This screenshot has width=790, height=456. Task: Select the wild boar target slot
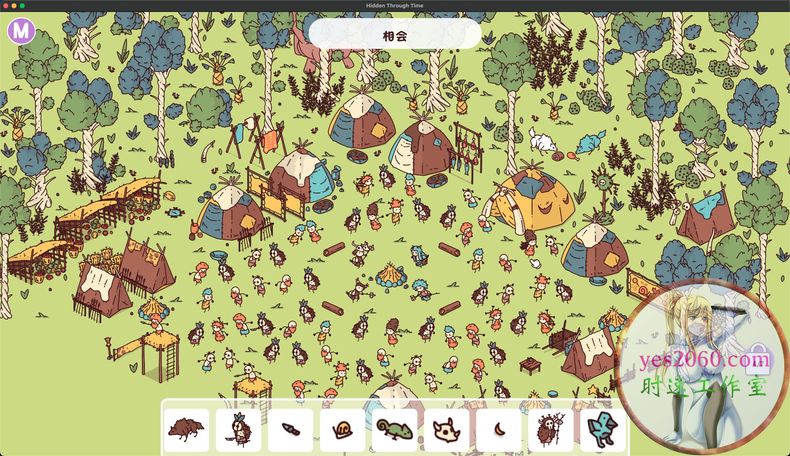pyautogui.click(x=186, y=430)
